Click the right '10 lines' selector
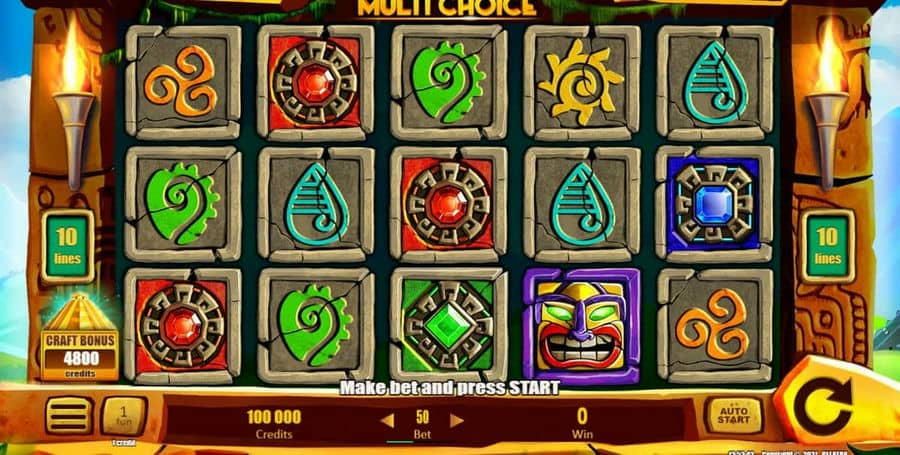 point(827,247)
